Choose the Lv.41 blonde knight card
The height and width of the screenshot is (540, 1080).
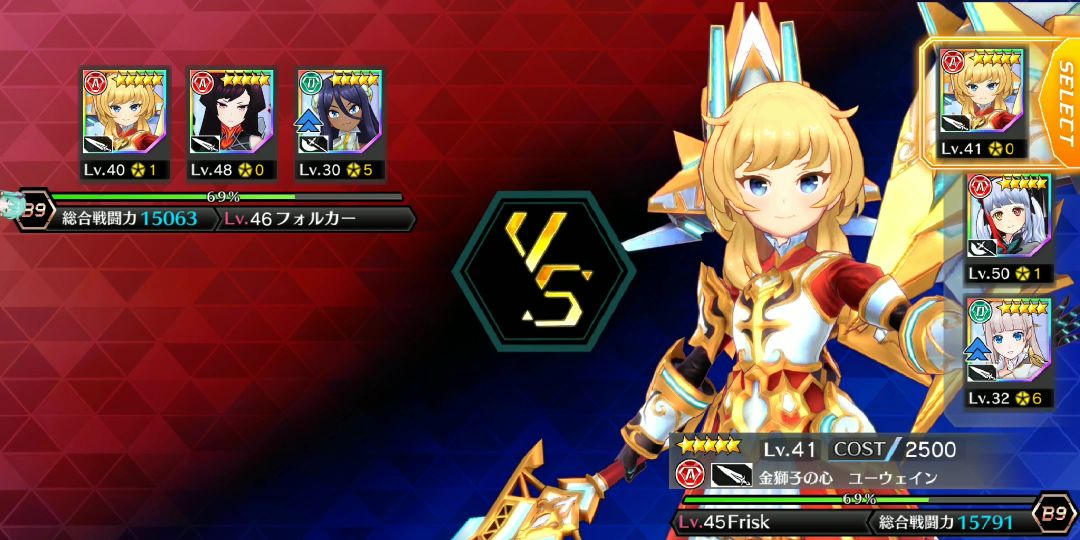click(981, 100)
